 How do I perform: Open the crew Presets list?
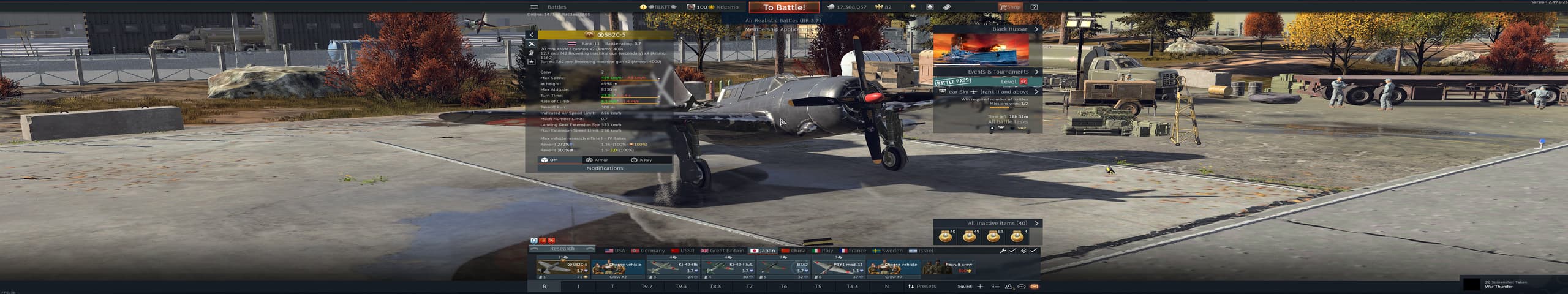pyautogui.click(x=922, y=286)
